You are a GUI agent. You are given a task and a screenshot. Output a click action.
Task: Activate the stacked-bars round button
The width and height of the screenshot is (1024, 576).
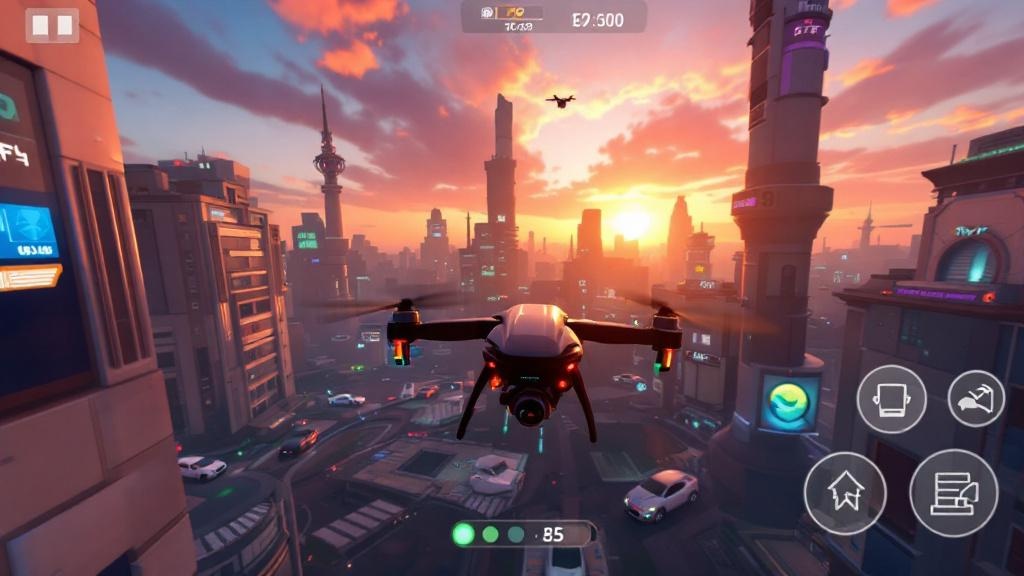tap(953, 493)
